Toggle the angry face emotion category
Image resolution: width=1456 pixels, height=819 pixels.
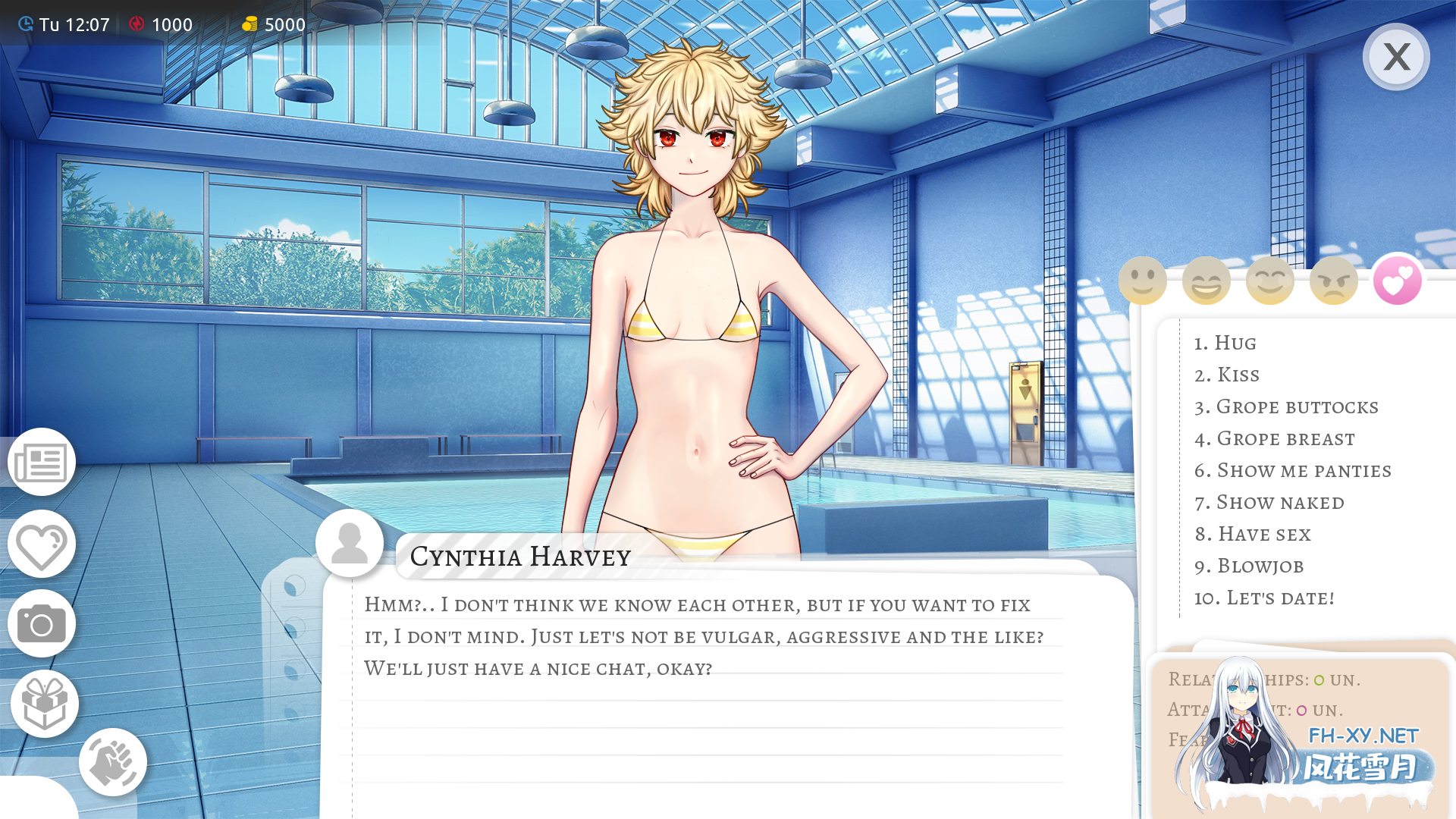pyautogui.click(x=1333, y=280)
